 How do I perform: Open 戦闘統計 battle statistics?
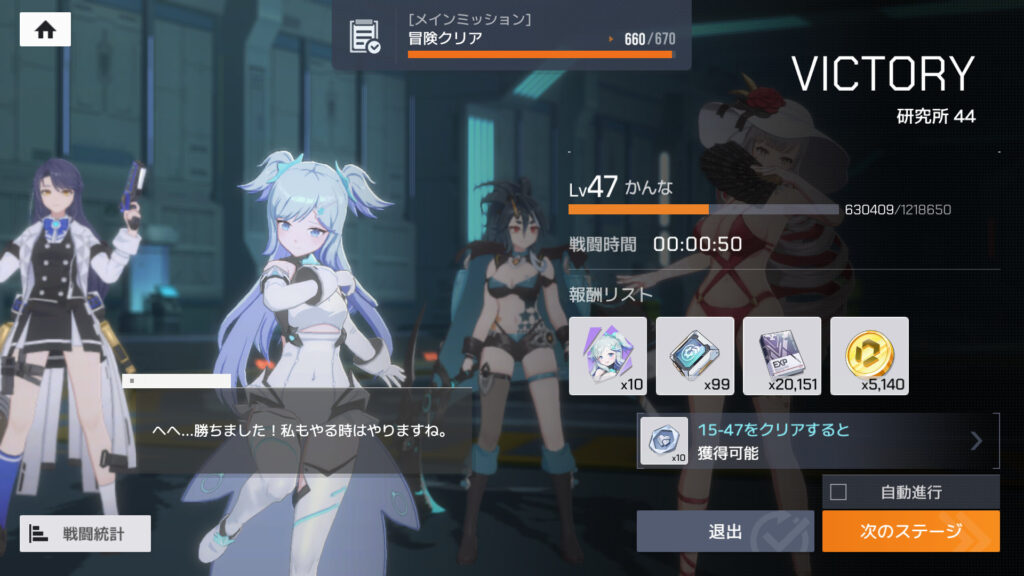tap(85, 534)
